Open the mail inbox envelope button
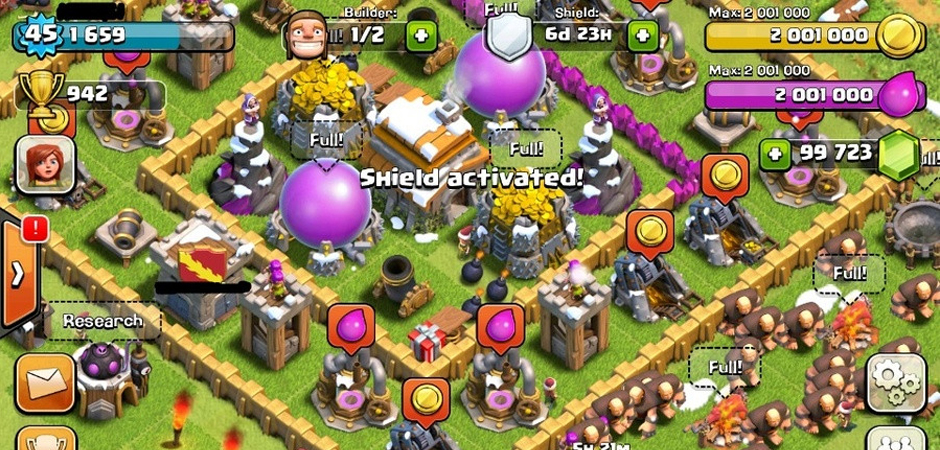The image size is (940, 450). pos(45,381)
